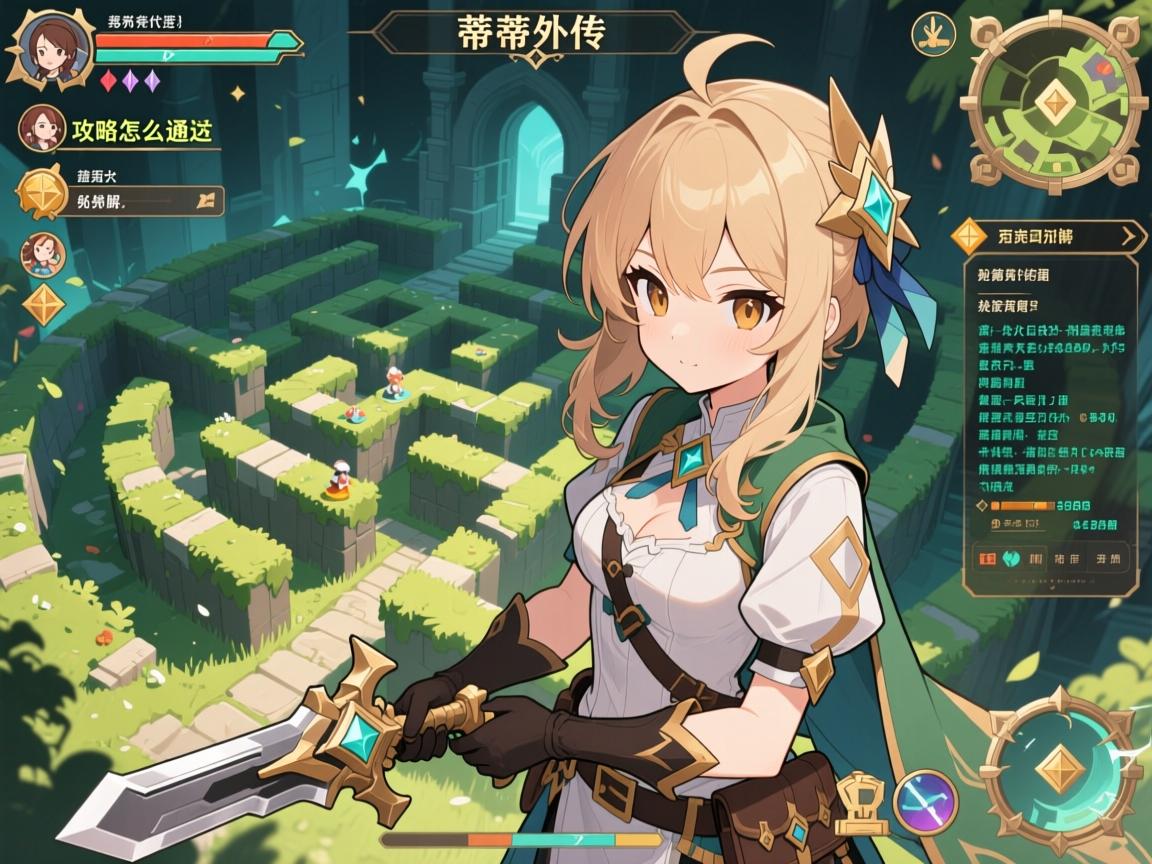Viewport: 1152px width, 864px height.
Task: Expand the quest panel header arrow
Action: (1130, 237)
